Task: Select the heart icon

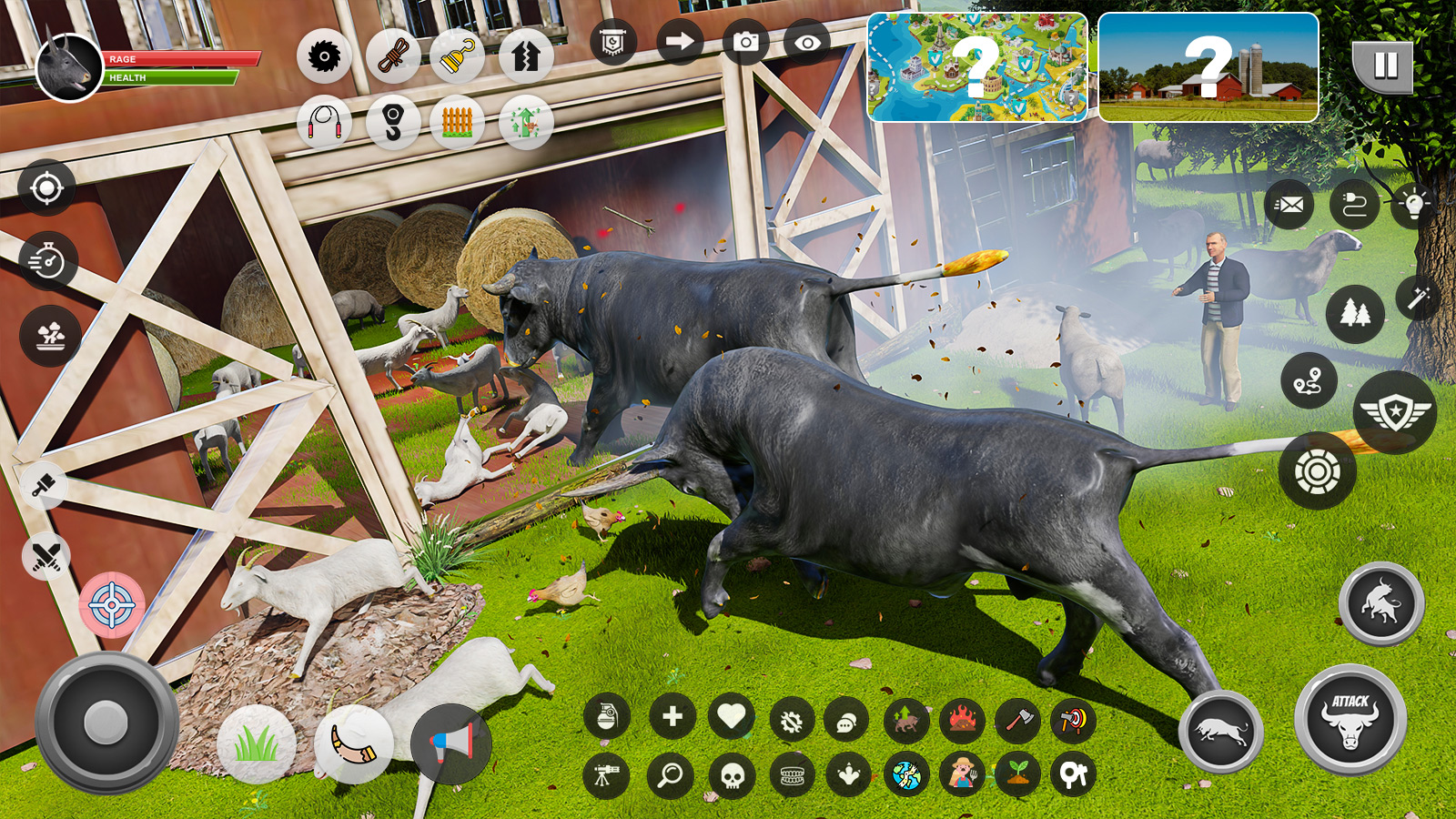Action: coord(731,717)
